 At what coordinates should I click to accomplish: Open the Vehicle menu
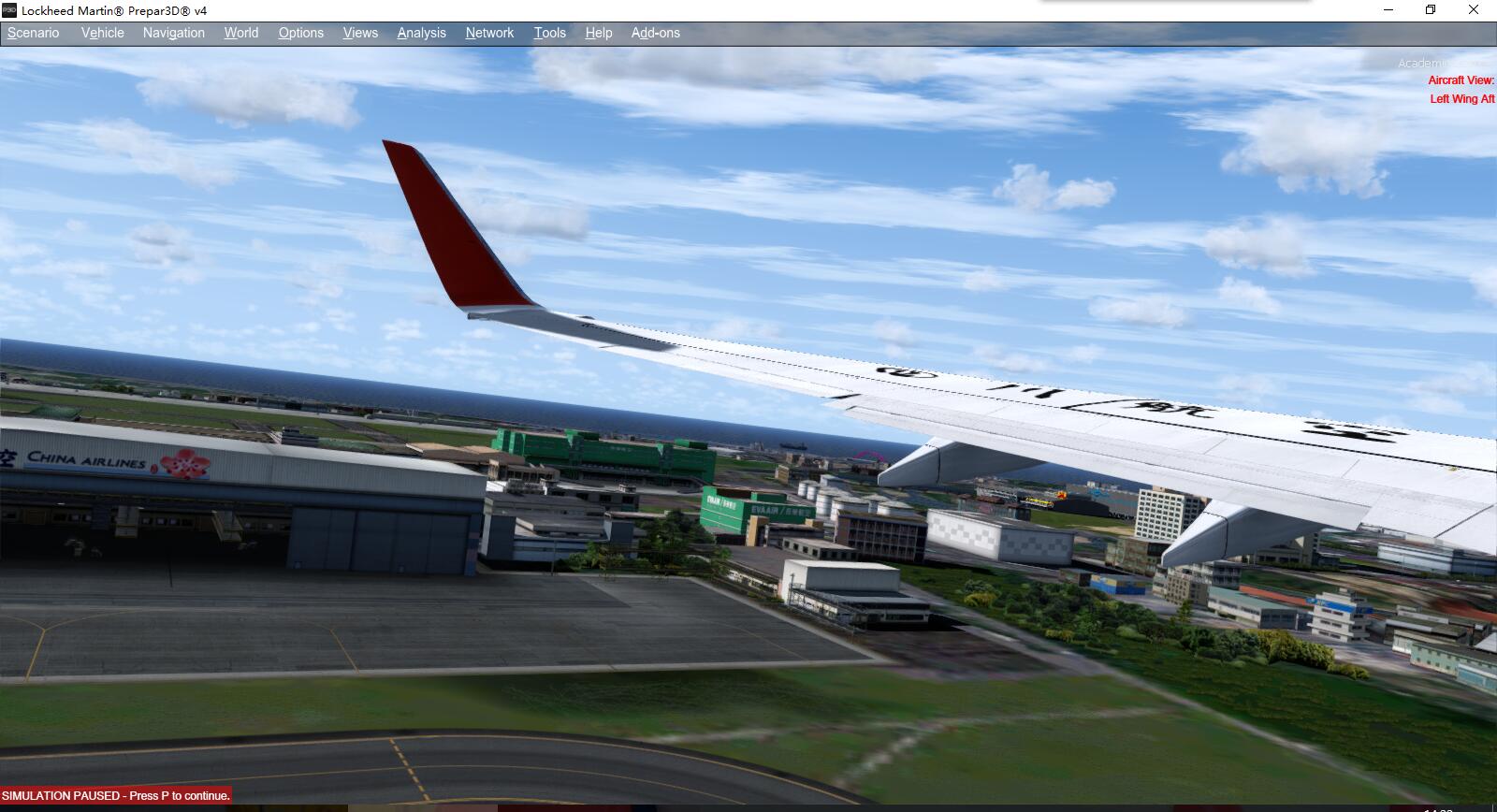[102, 33]
